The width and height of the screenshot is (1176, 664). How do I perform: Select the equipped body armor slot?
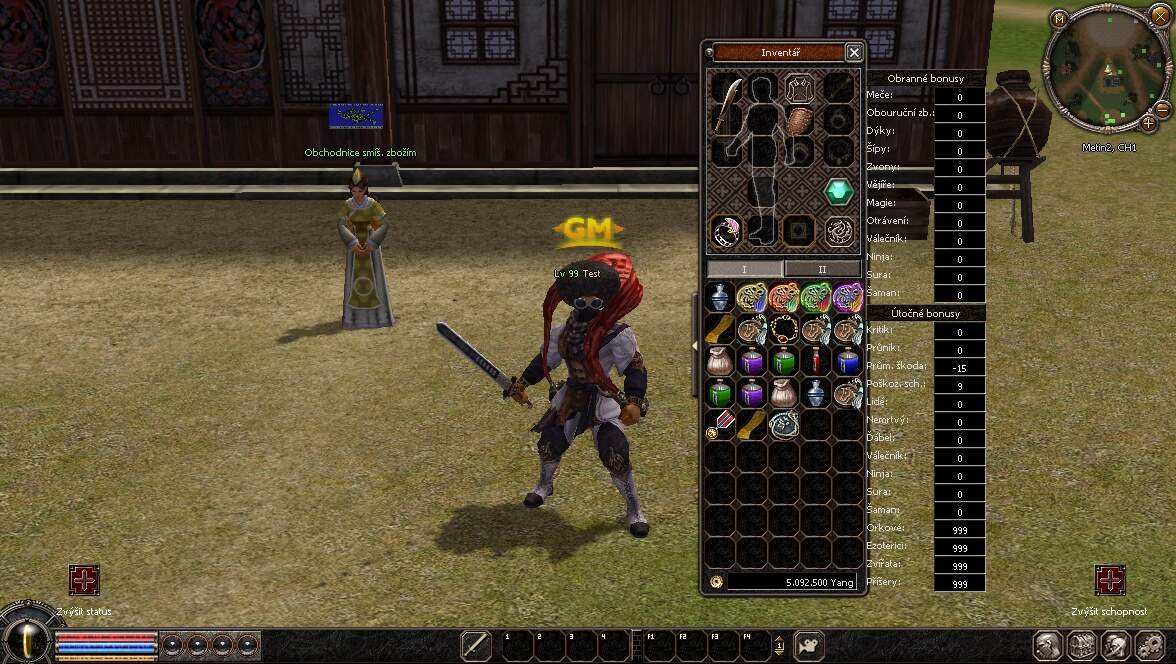click(x=798, y=89)
